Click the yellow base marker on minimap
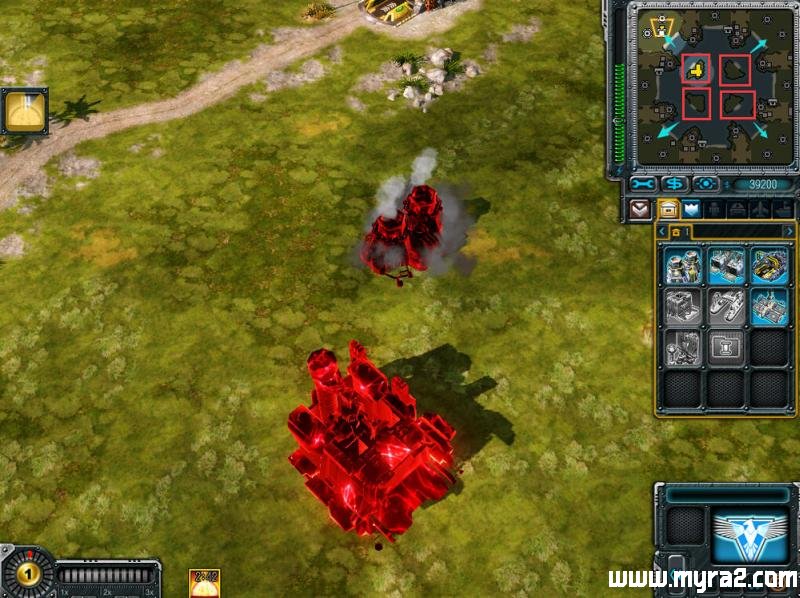The width and height of the screenshot is (800, 598). [x=696, y=70]
